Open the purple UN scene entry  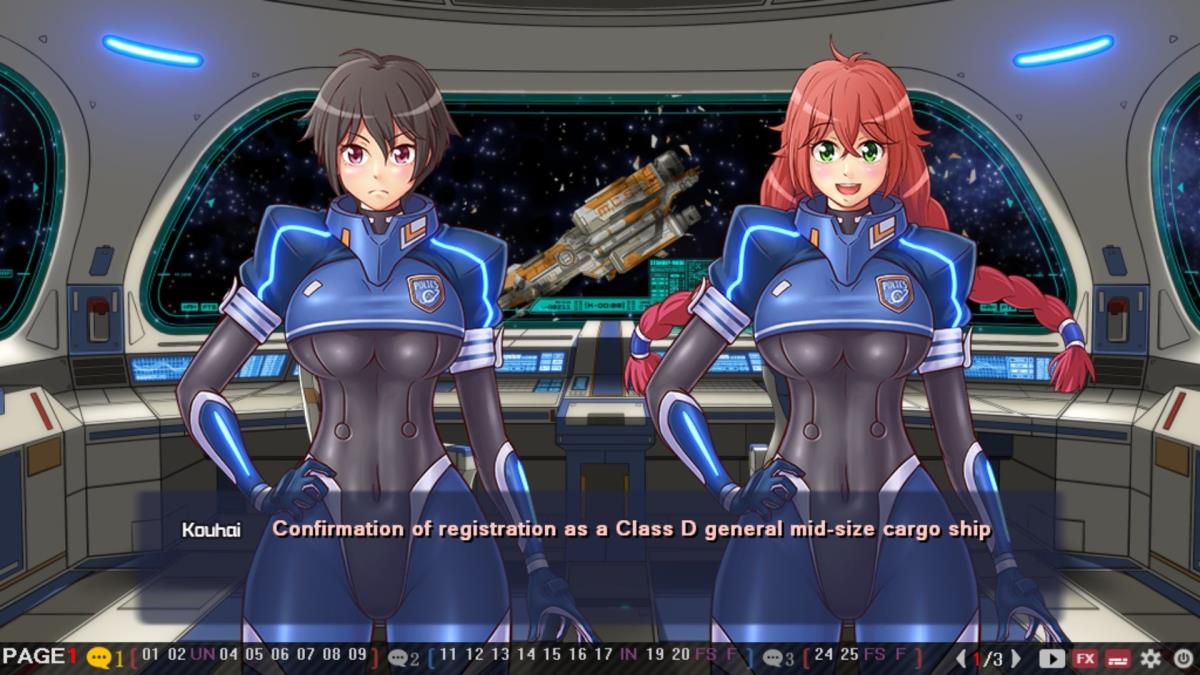pos(202,656)
